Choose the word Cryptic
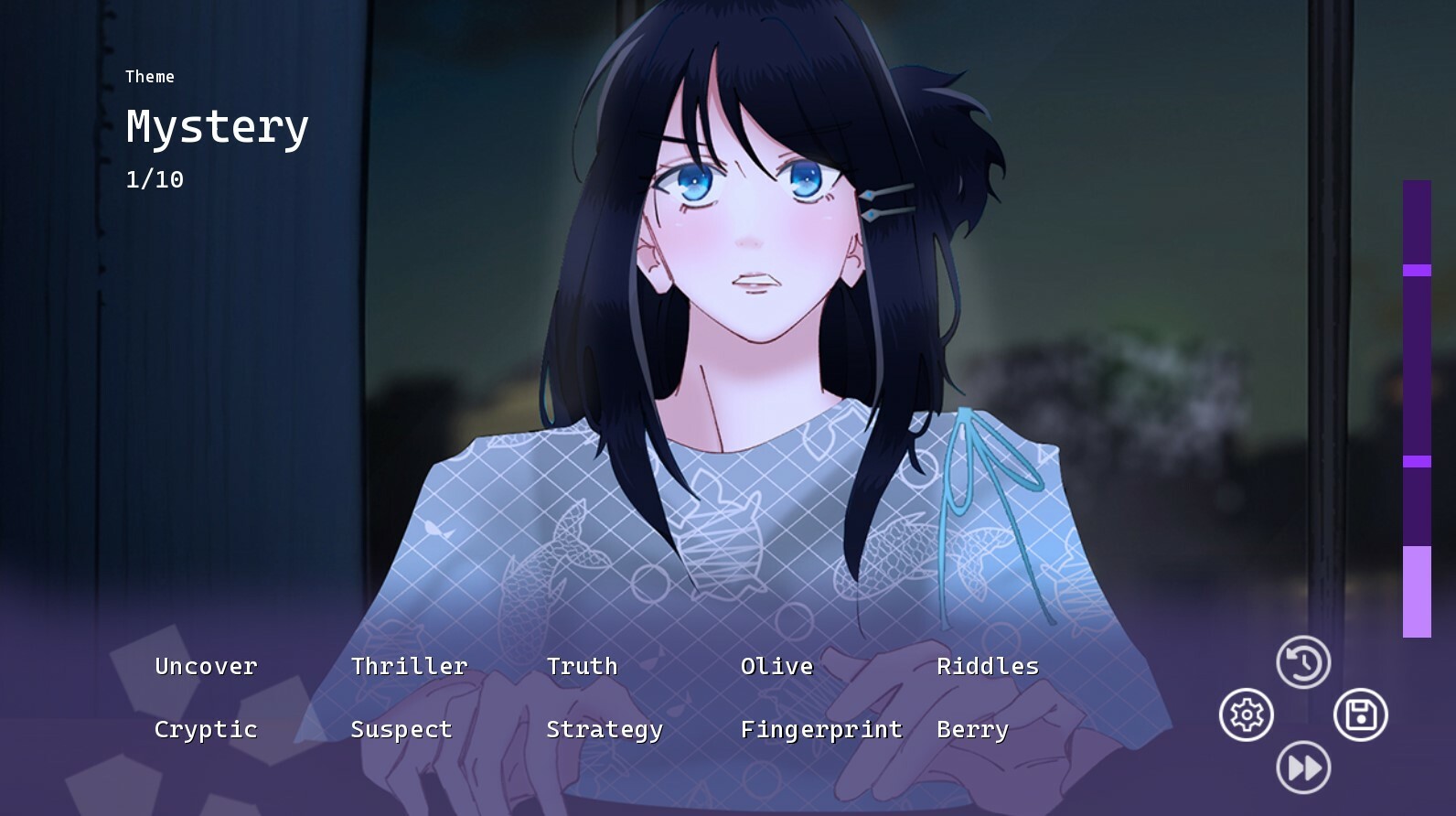This screenshot has width=1456, height=816. pos(205,729)
